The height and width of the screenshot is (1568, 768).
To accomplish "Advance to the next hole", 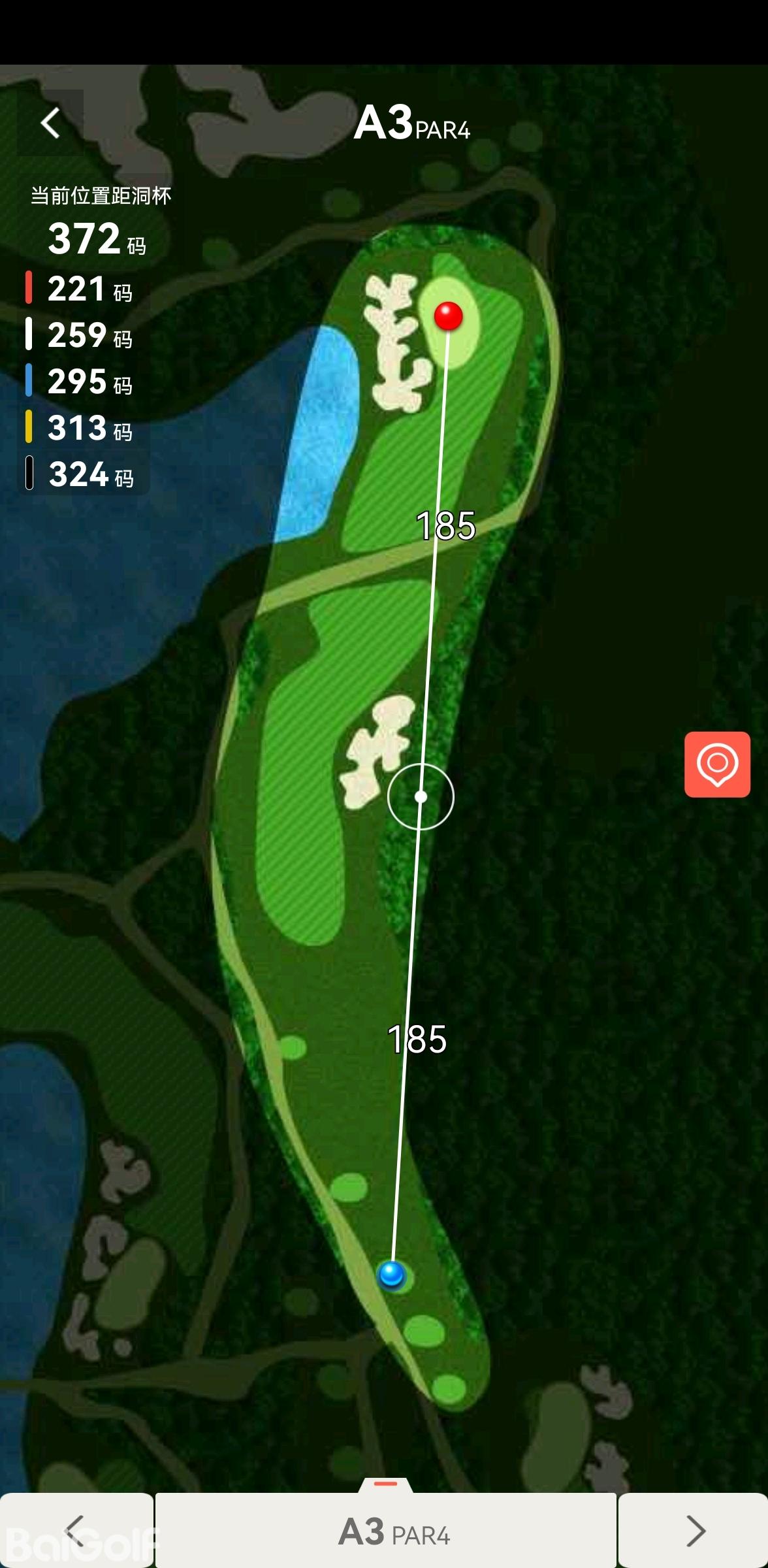I will pos(694,1530).
